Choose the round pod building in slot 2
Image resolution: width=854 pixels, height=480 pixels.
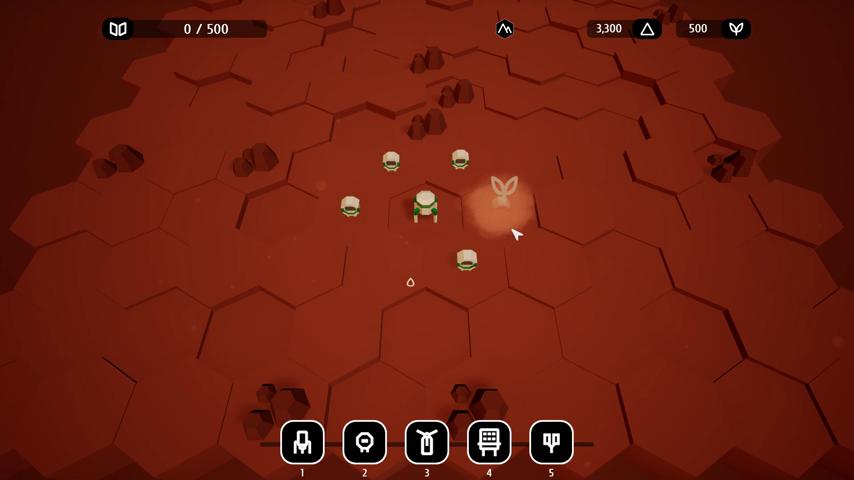tap(364, 442)
